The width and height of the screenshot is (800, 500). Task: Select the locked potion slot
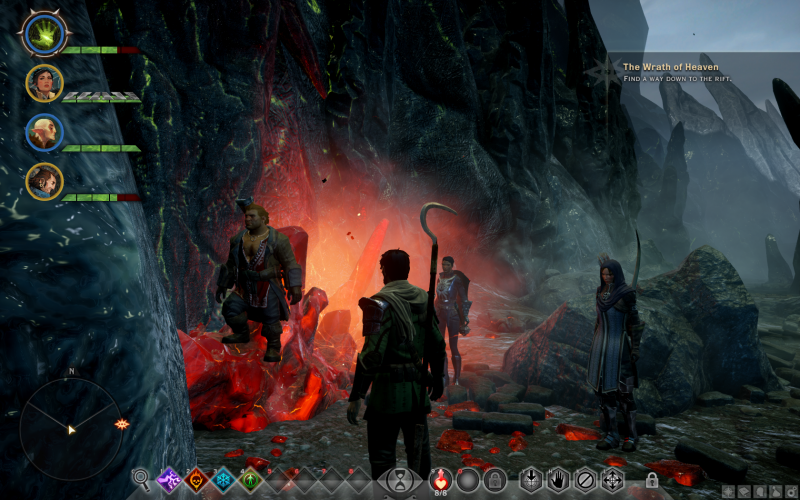tap(493, 479)
